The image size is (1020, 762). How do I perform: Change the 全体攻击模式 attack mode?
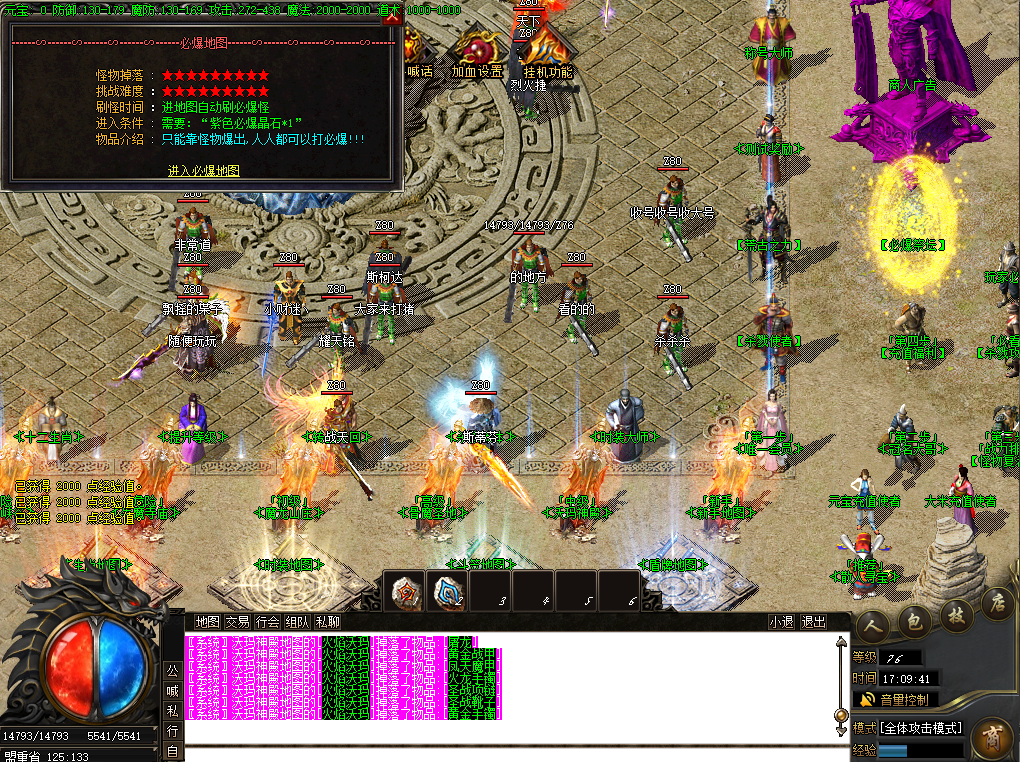point(908,727)
